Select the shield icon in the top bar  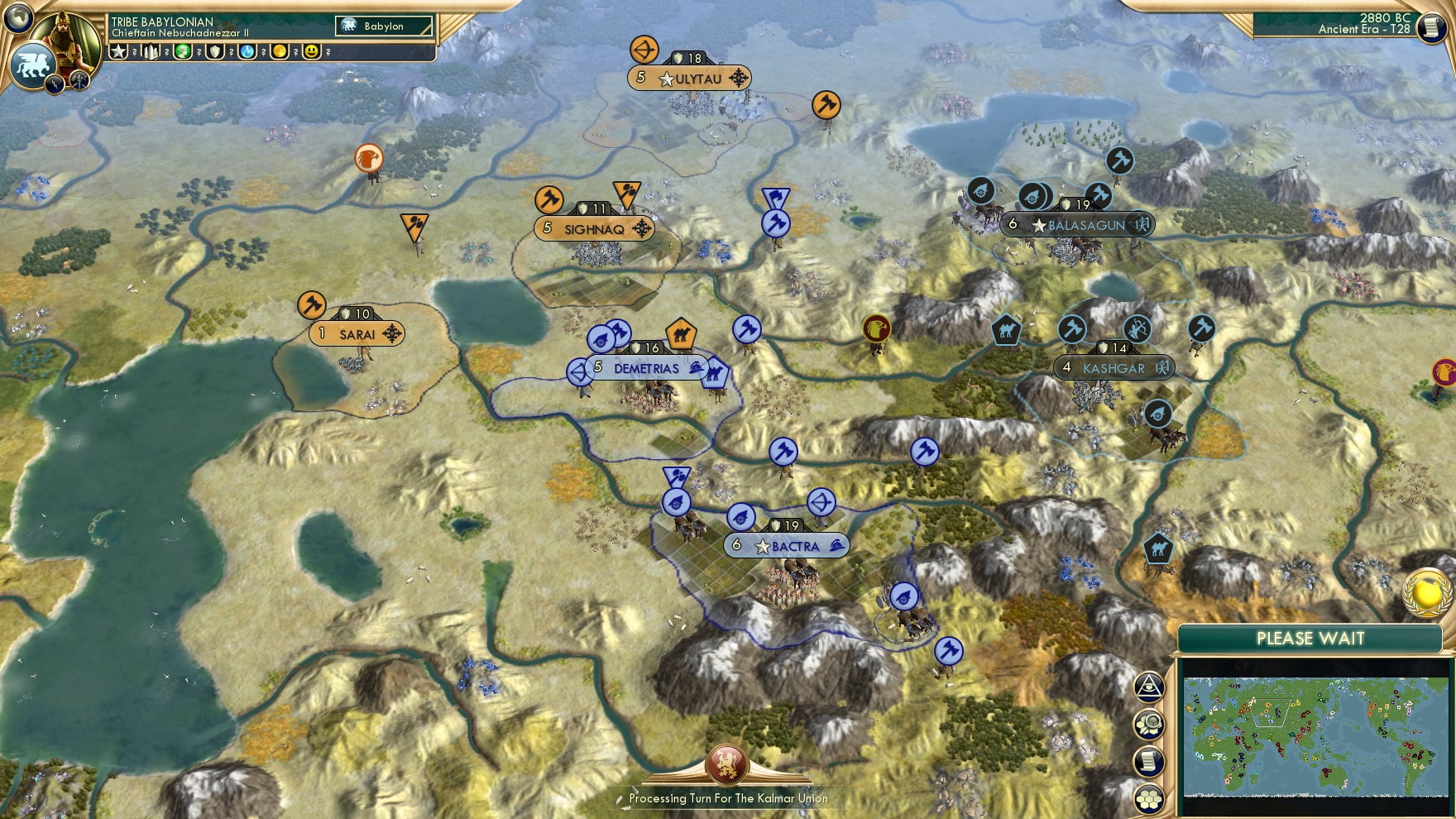tap(215, 52)
